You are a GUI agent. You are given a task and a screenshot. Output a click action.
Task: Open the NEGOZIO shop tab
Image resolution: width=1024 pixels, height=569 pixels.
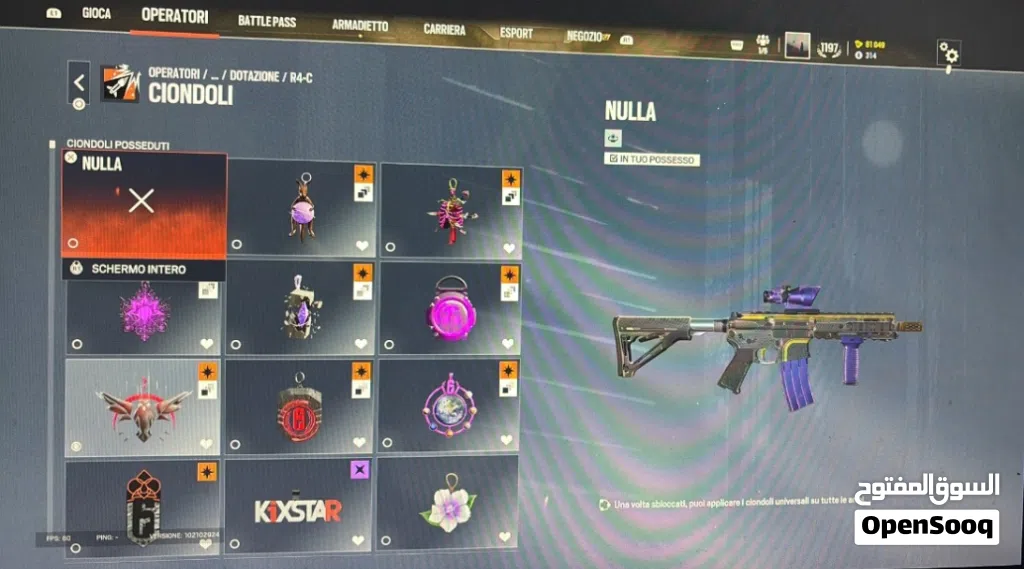click(x=584, y=37)
